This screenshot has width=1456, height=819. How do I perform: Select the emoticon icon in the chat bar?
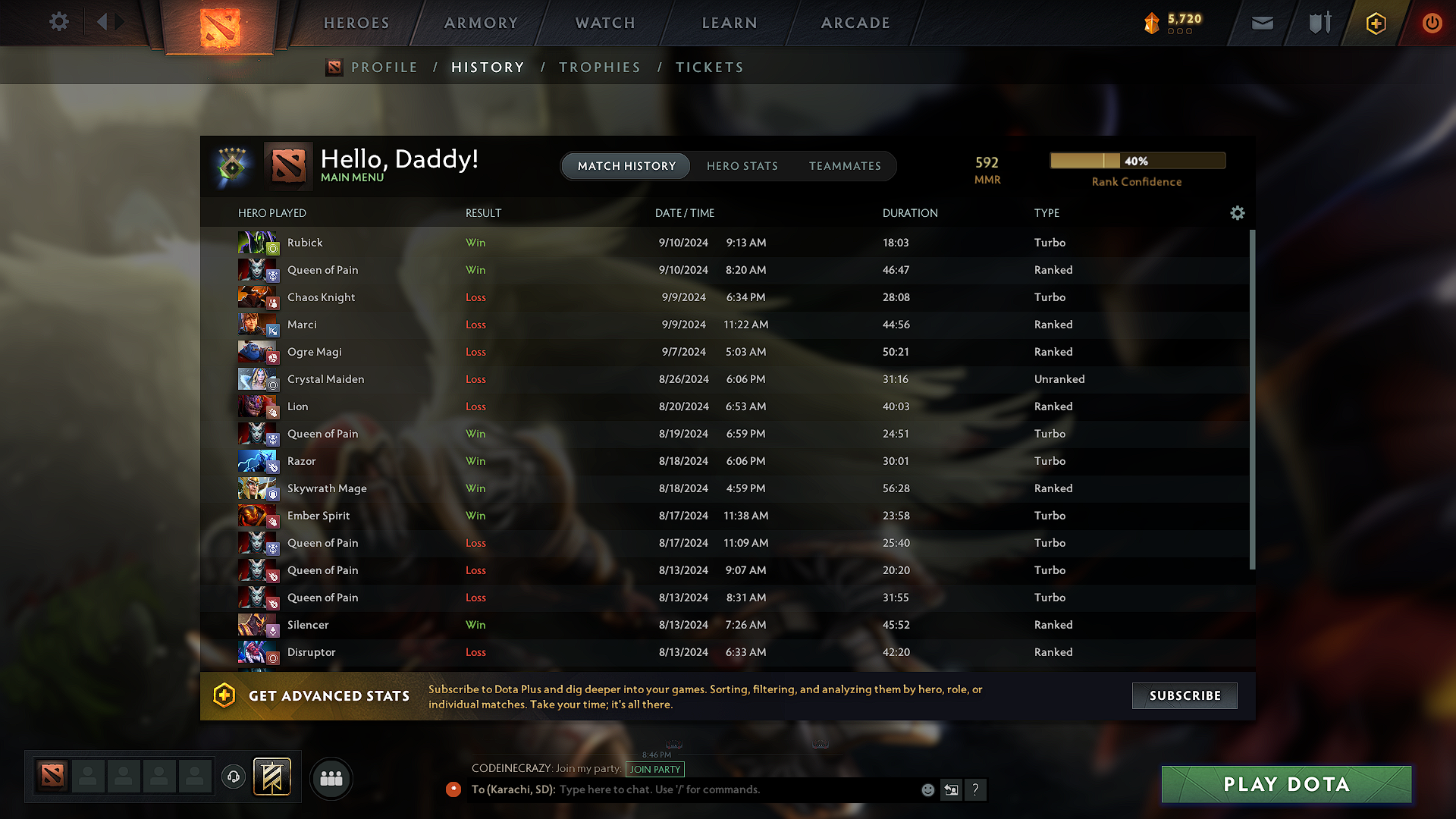(927, 789)
